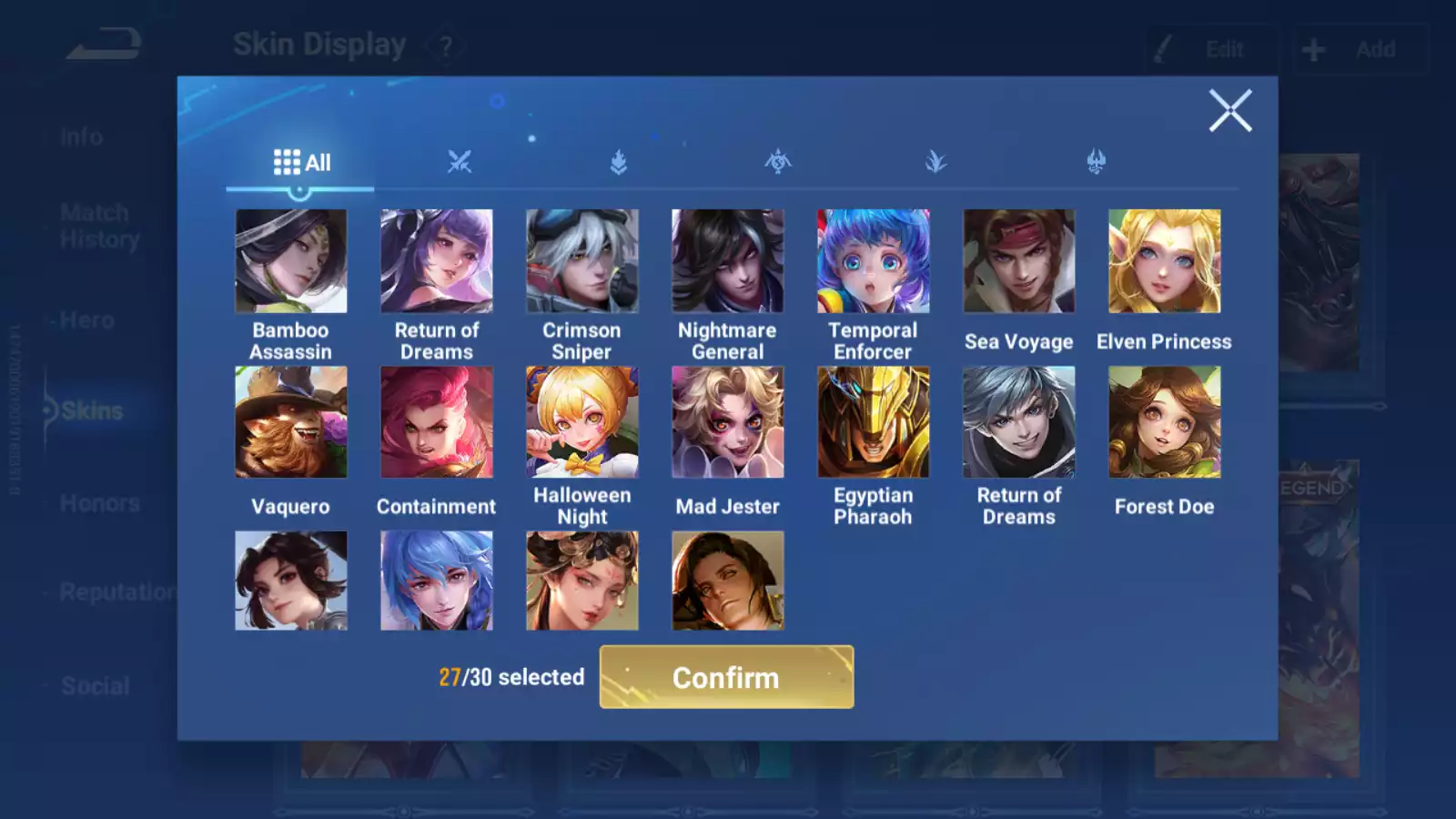Select the Elven Princess skin

click(1165, 262)
